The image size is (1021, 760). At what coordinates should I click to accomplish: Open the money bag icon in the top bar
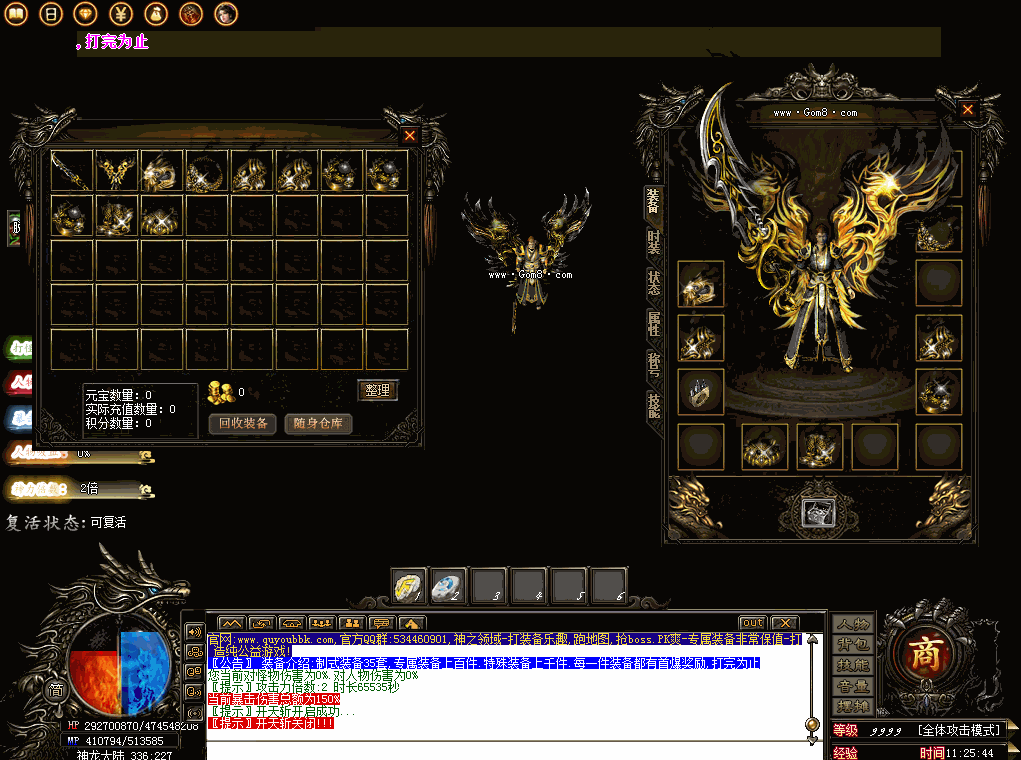(155, 14)
